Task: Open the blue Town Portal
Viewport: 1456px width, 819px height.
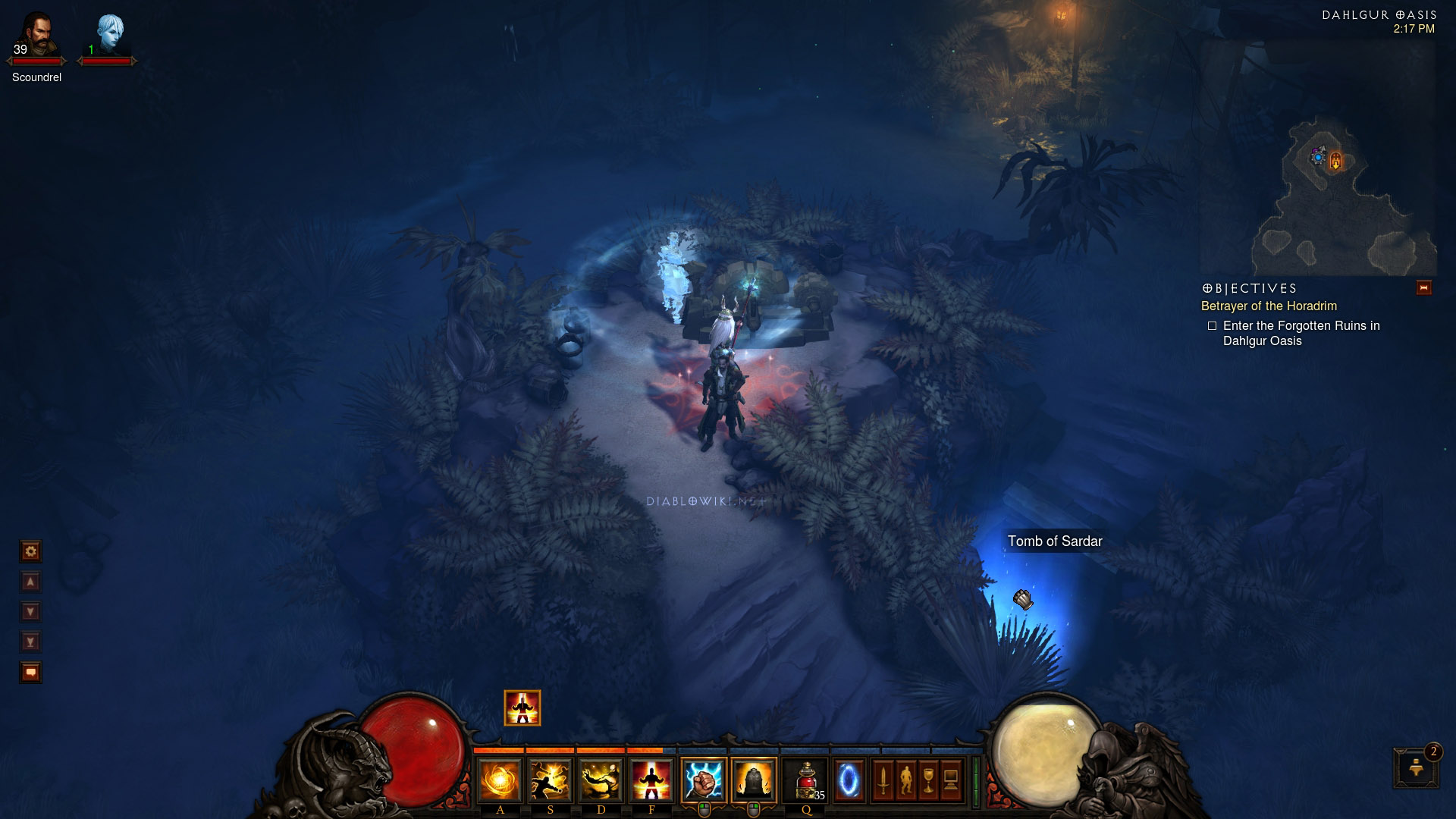Action: (849, 780)
